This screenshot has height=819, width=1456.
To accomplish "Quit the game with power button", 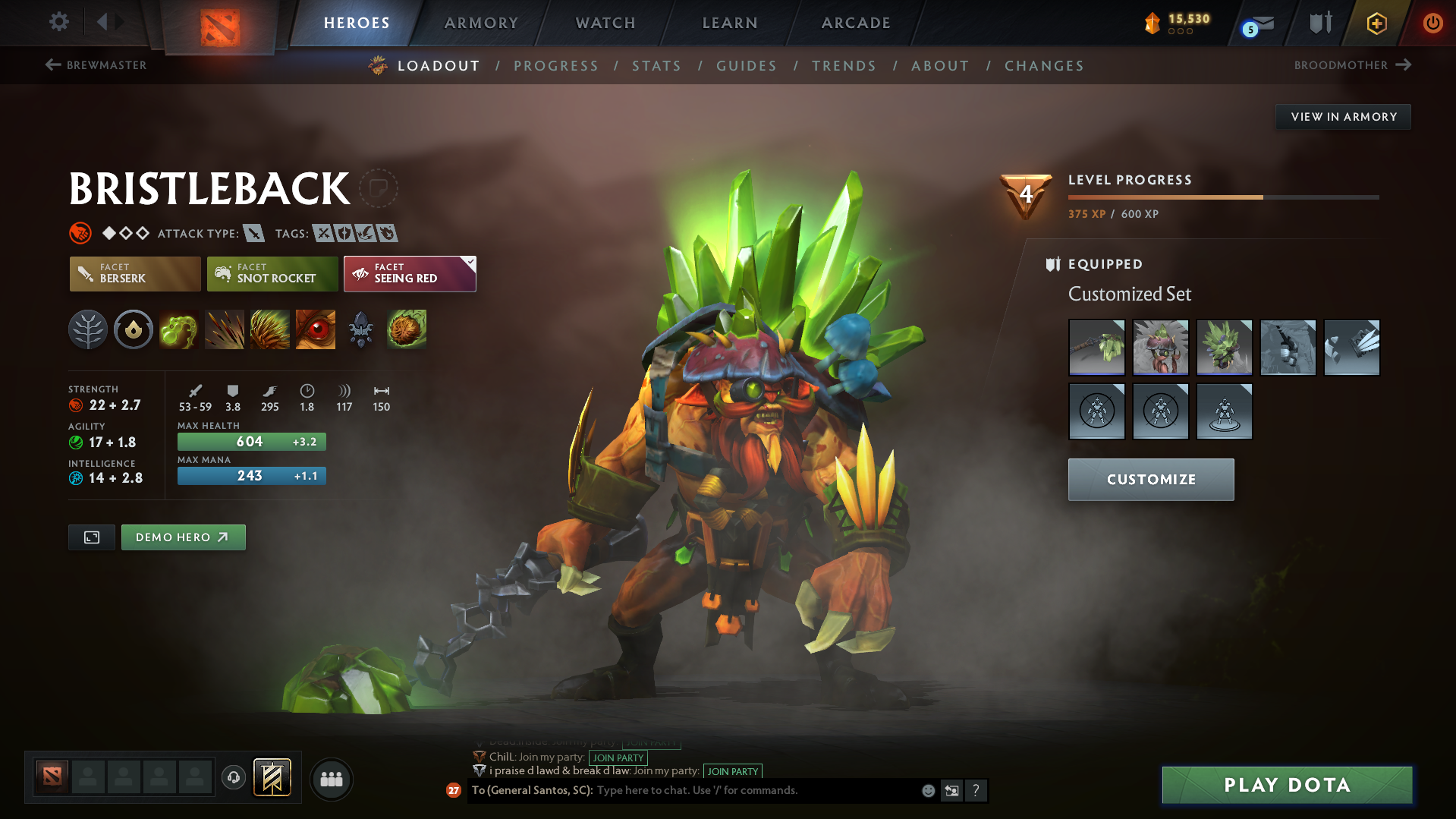I will pos(1432,23).
